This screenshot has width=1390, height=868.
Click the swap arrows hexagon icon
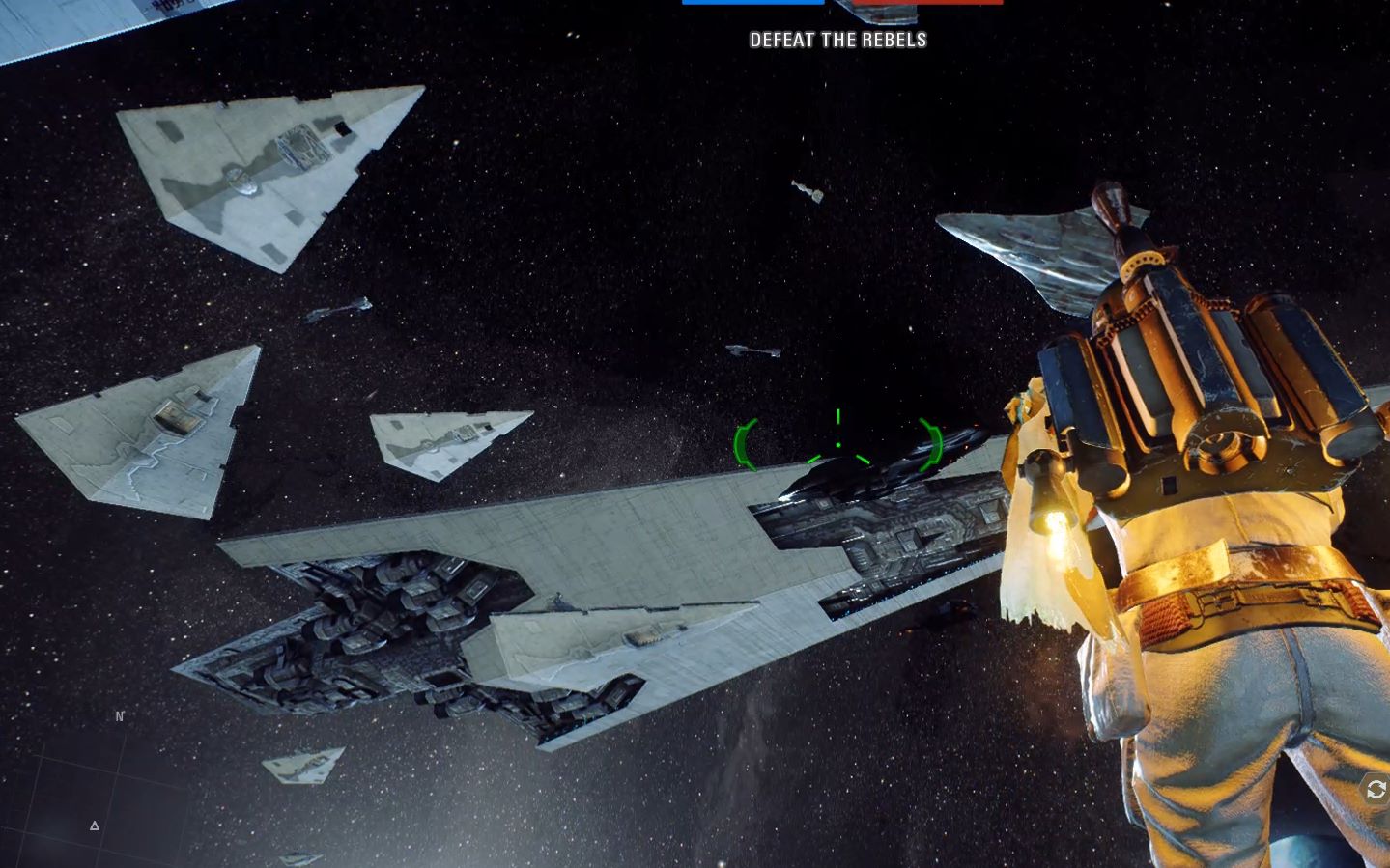click(x=1376, y=789)
